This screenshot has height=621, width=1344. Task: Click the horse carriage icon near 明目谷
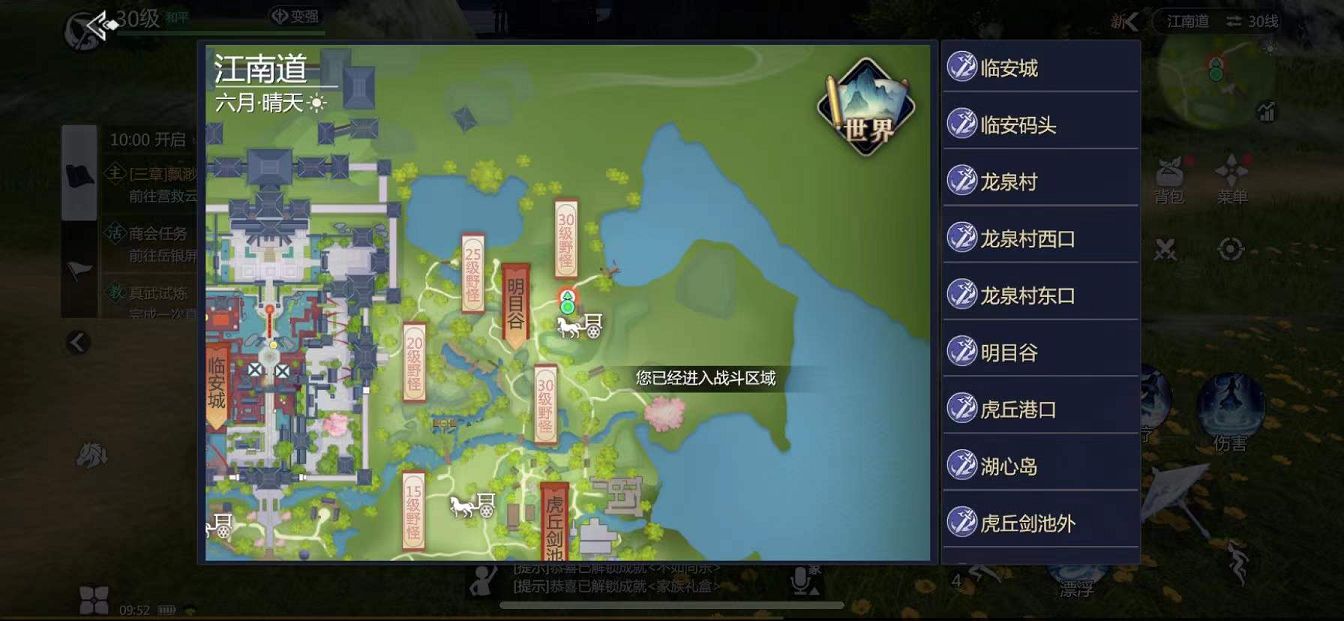[x=580, y=326]
